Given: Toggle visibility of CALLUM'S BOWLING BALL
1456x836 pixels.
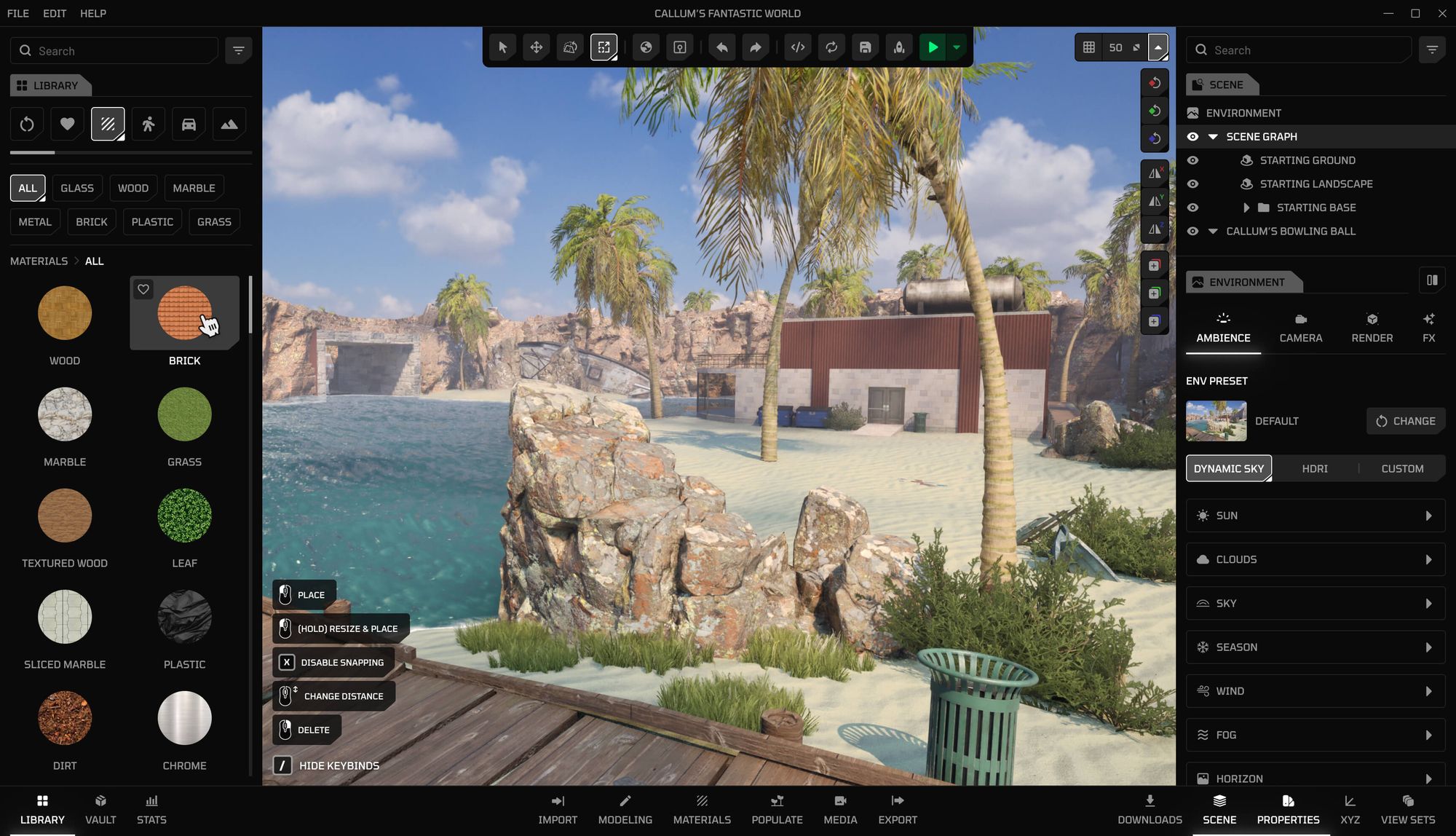Looking at the screenshot, I should pos(1192,231).
